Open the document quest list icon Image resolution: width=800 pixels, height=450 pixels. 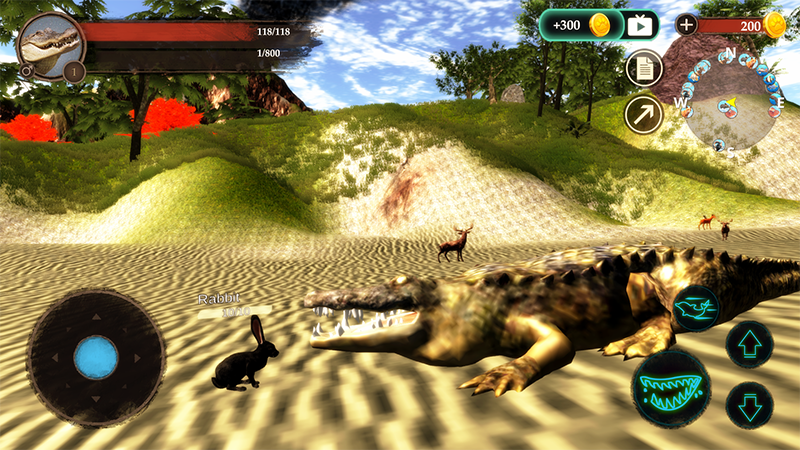[x=644, y=69]
